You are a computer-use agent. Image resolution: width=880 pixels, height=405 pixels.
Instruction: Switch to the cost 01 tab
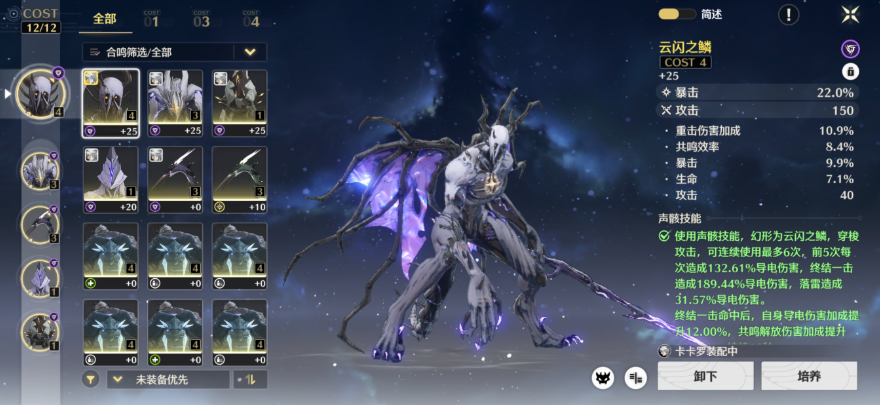pyautogui.click(x=151, y=18)
